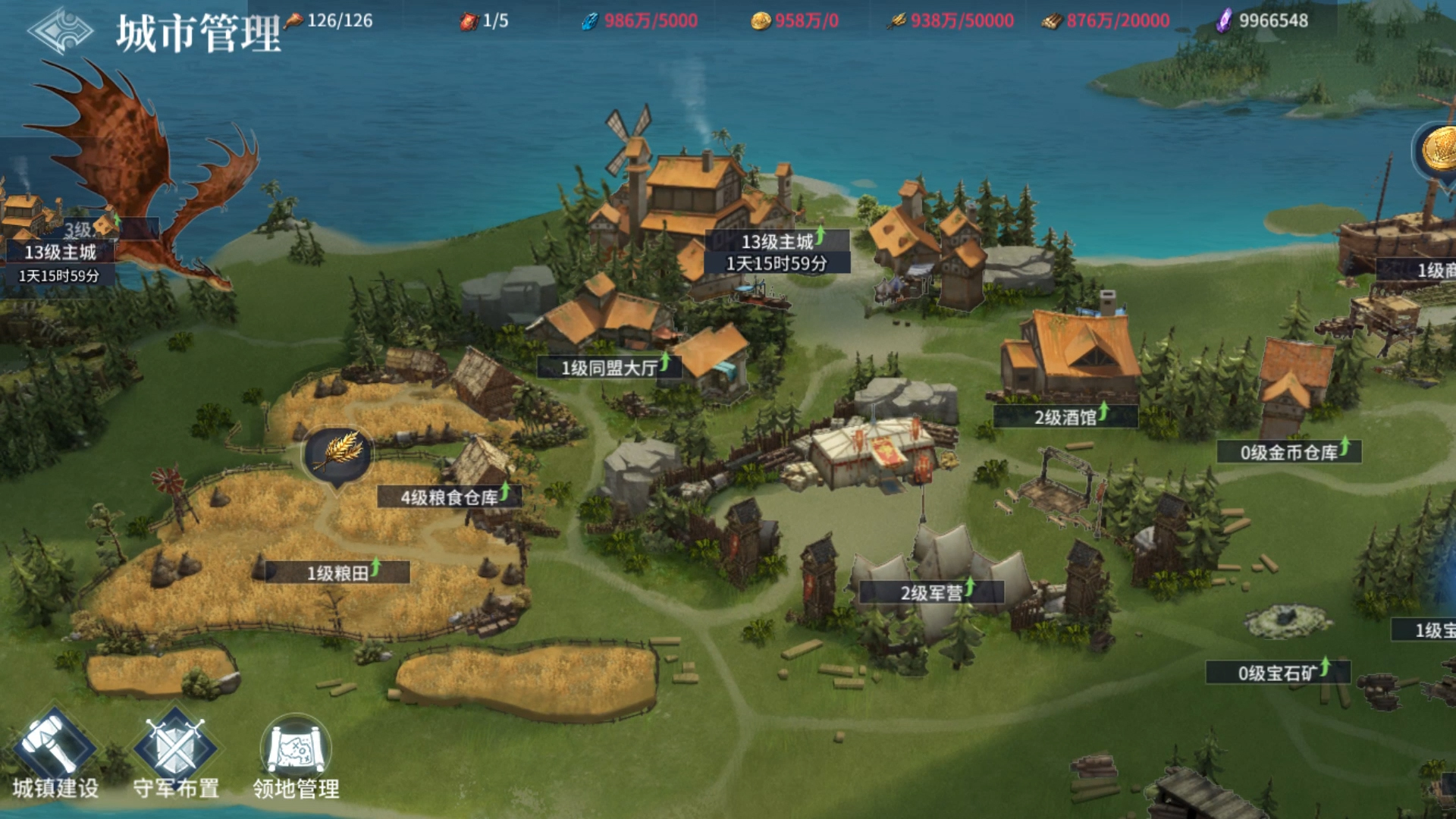This screenshot has width=1456, height=819.
Task: Select the 1级同盟大厅 alliance hall label
Action: point(609,369)
